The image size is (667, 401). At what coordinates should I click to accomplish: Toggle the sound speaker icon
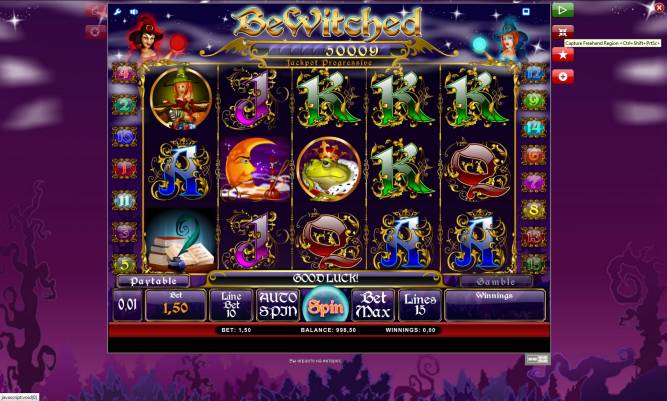pos(133,12)
